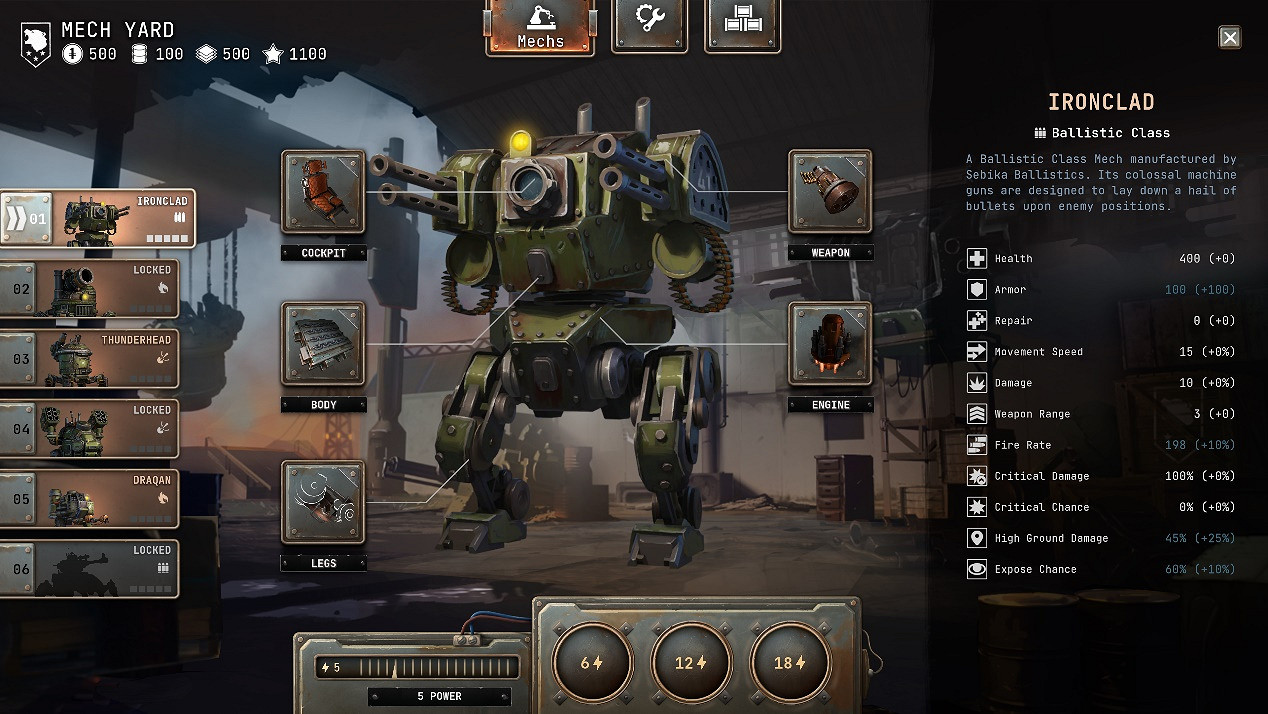Close the Mech Yard screen
1268x714 pixels.
click(x=1230, y=38)
